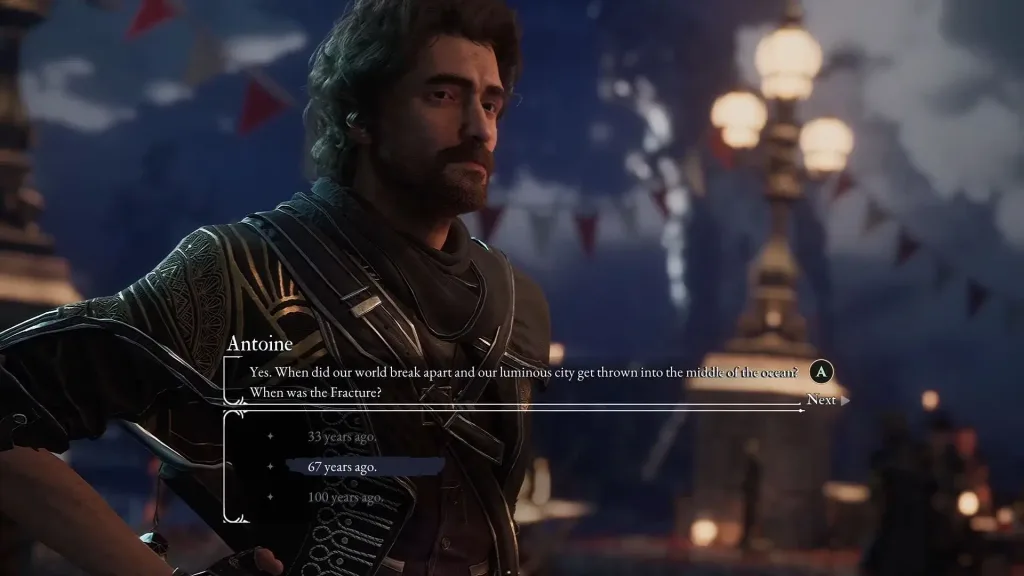Choose the "33 years ago." answer

[x=342, y=436]
